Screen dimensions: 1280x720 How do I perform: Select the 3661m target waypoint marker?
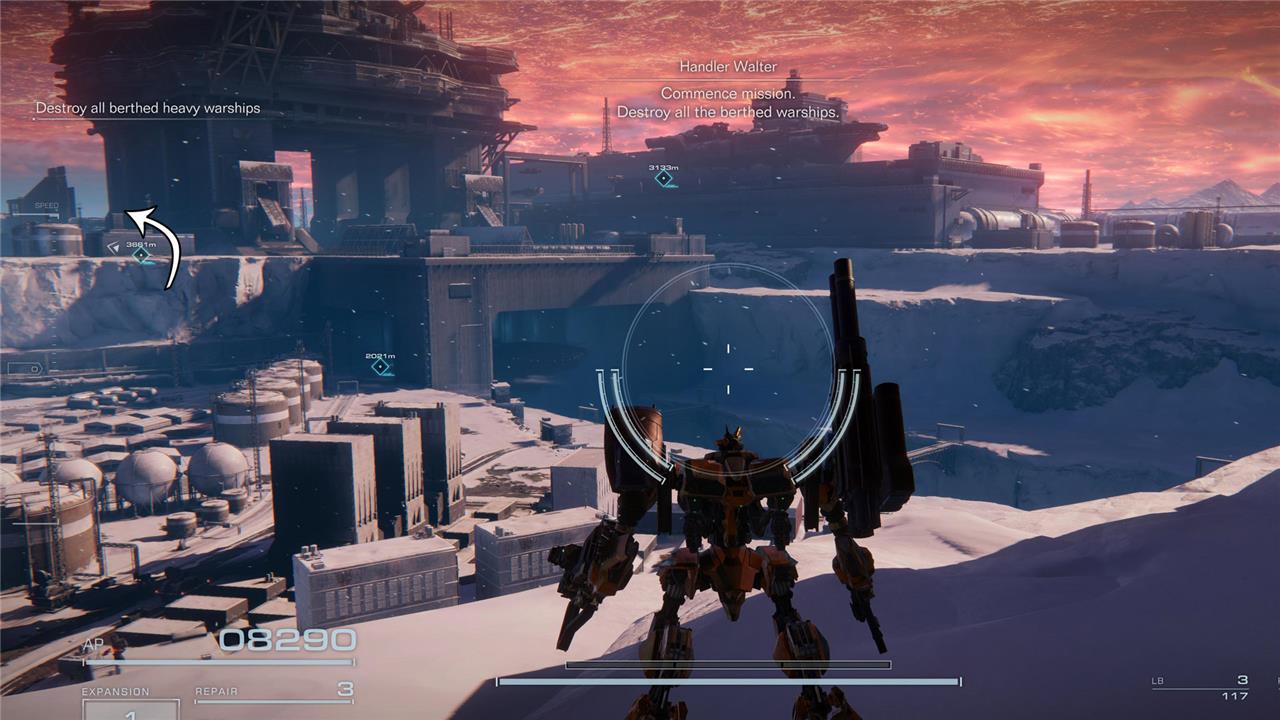coord(141,255)
